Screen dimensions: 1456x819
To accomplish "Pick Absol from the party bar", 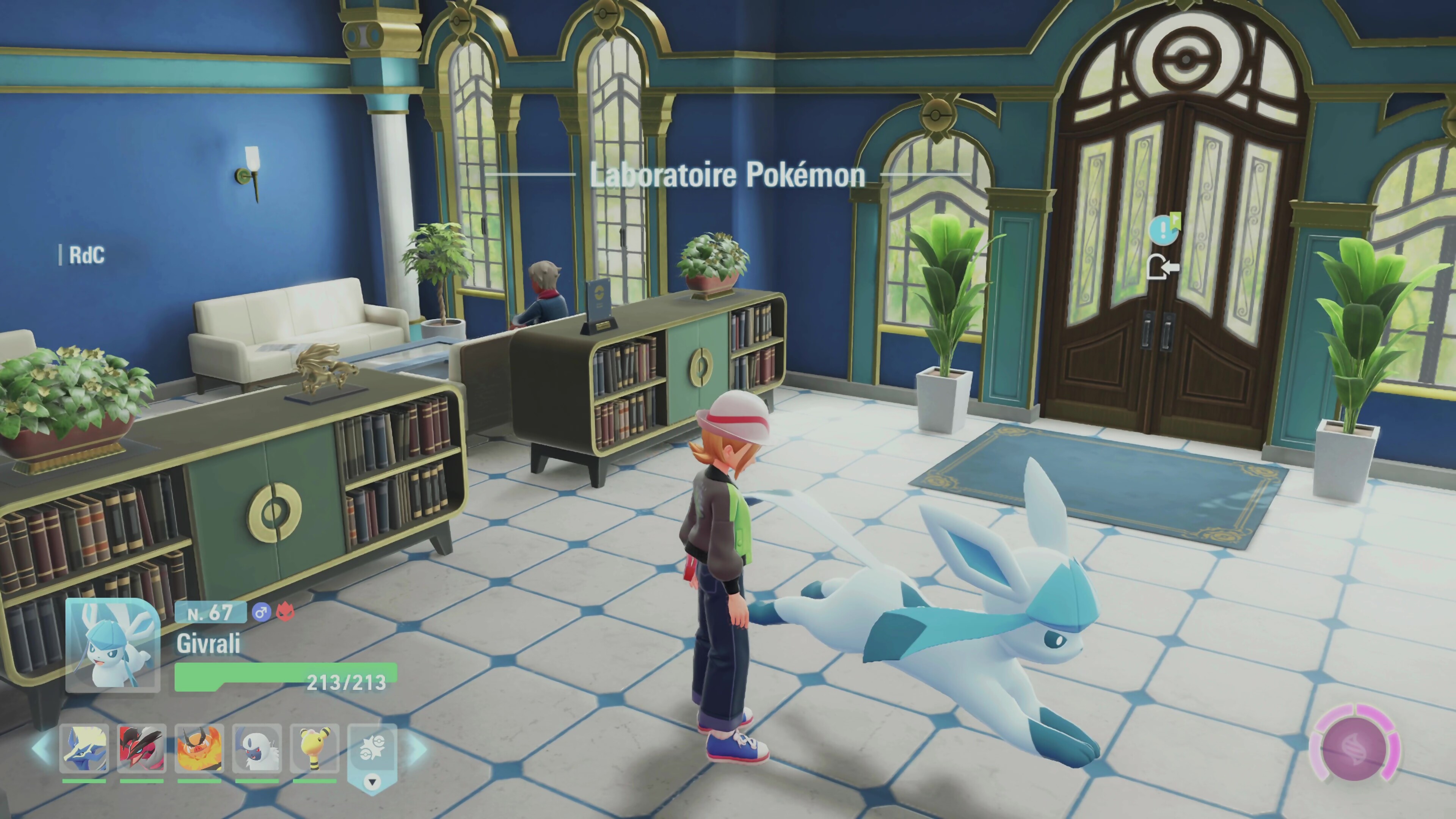I will coord(257,748).
